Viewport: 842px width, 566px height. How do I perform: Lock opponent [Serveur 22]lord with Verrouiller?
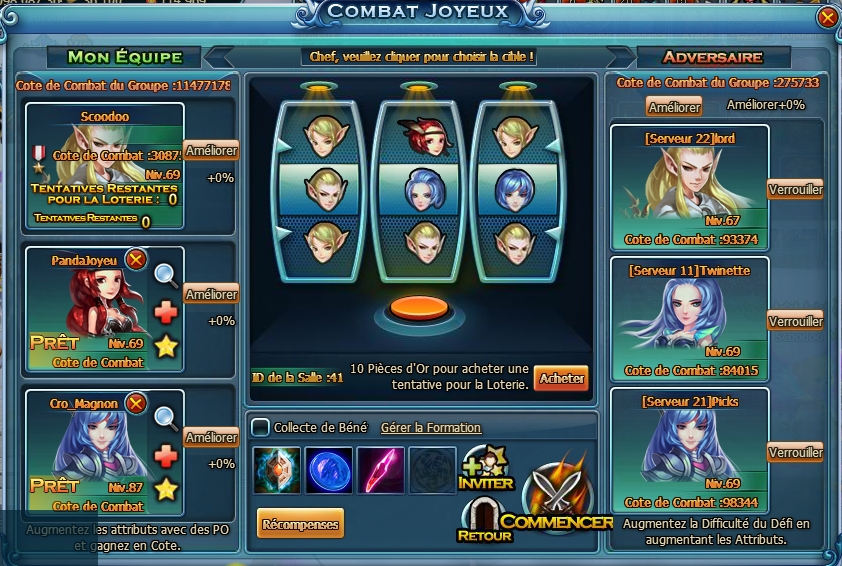(x=795, y=190)
